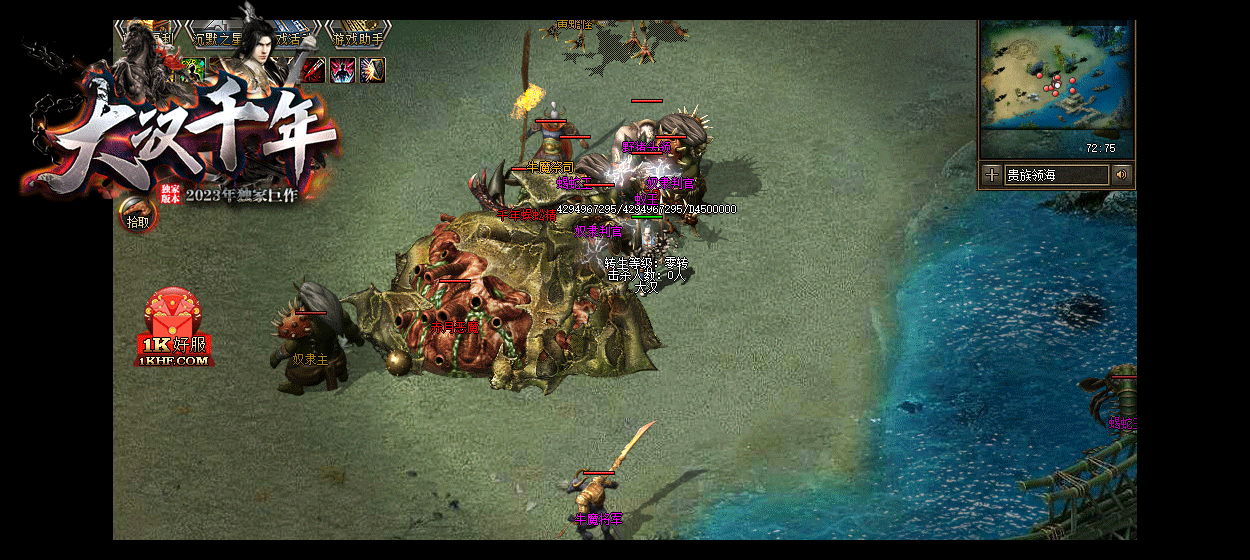Image resolution: width=1250 pixels, height=560 pixels.
Task: Expand the minimap with the plus button
Action: click(991, 175)
